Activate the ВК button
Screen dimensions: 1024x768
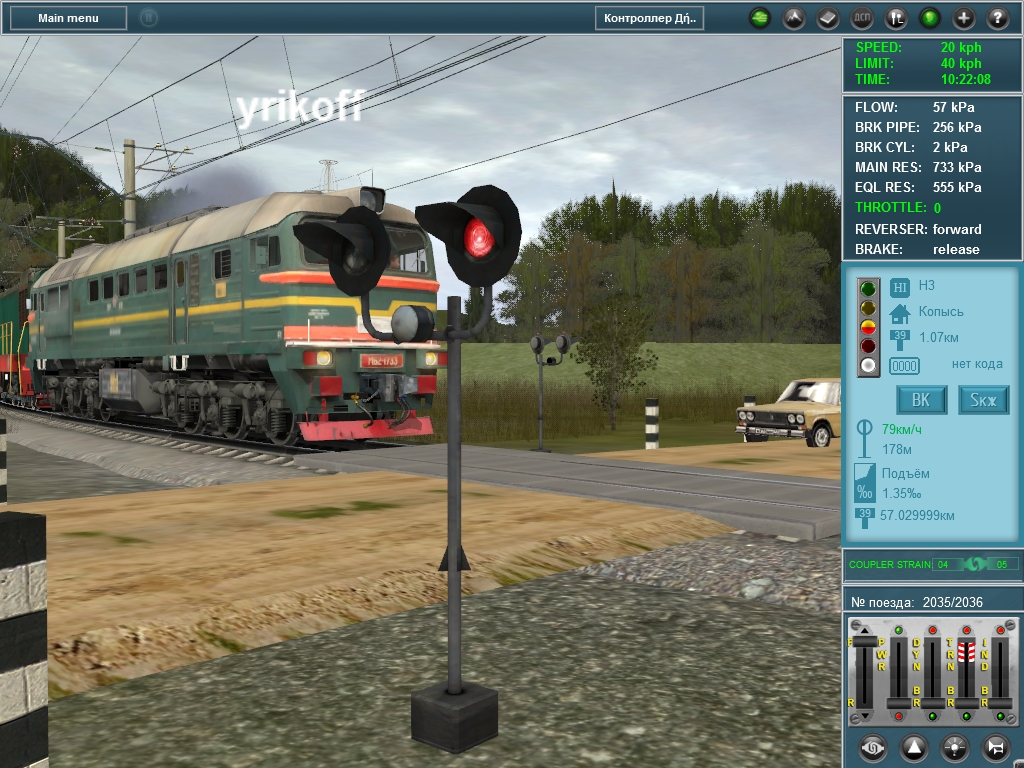[x=921, y=401]
